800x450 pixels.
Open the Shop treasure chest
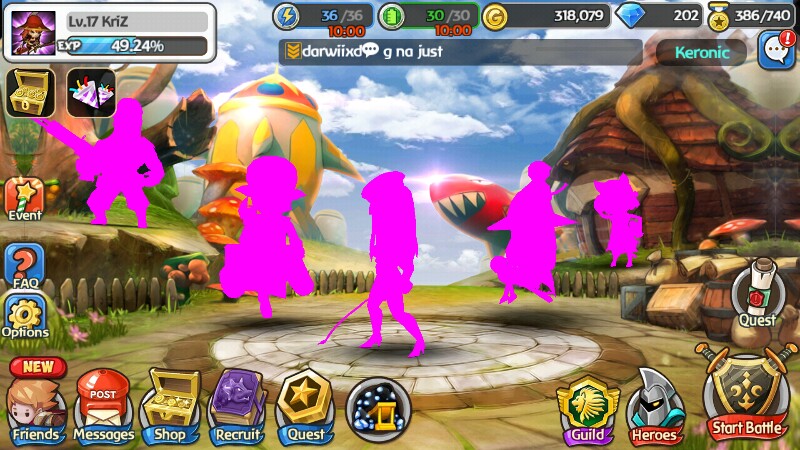[170, 405]
